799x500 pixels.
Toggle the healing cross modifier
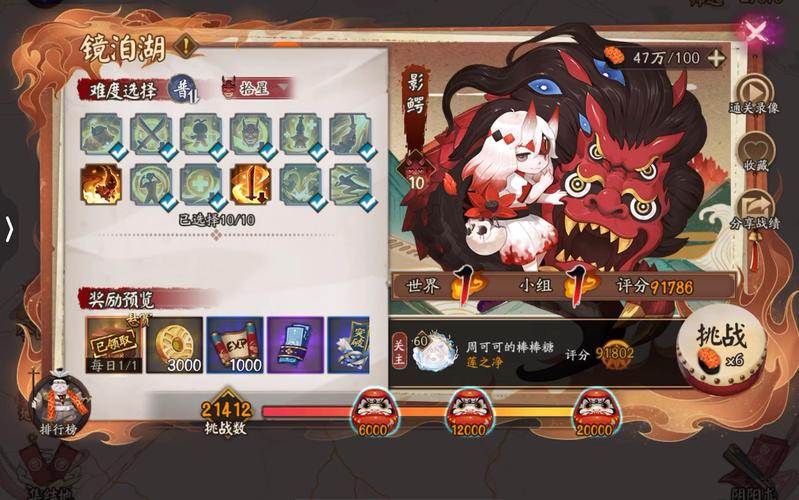tap(201, 185)
